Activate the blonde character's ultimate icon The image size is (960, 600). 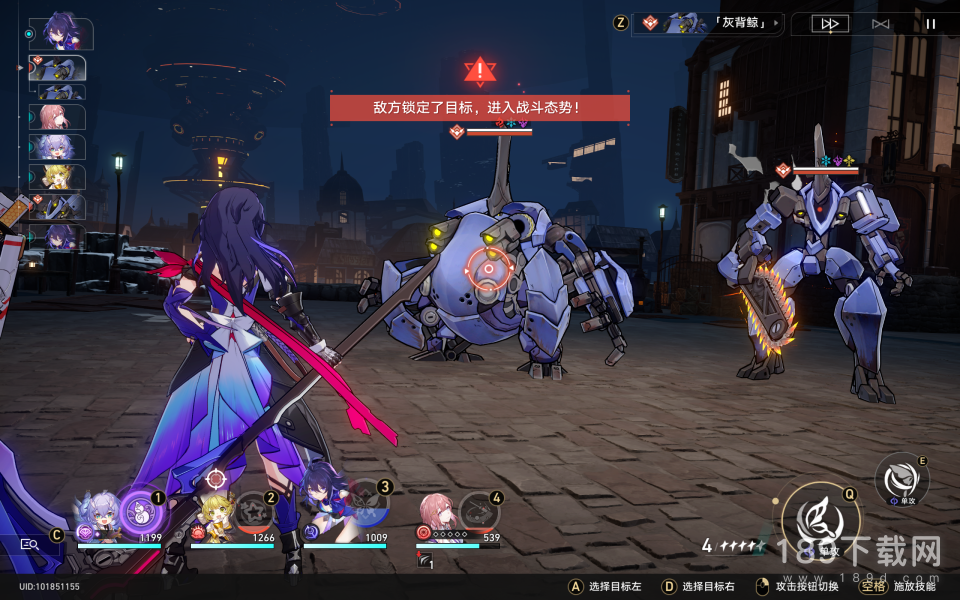click(252, 512)
